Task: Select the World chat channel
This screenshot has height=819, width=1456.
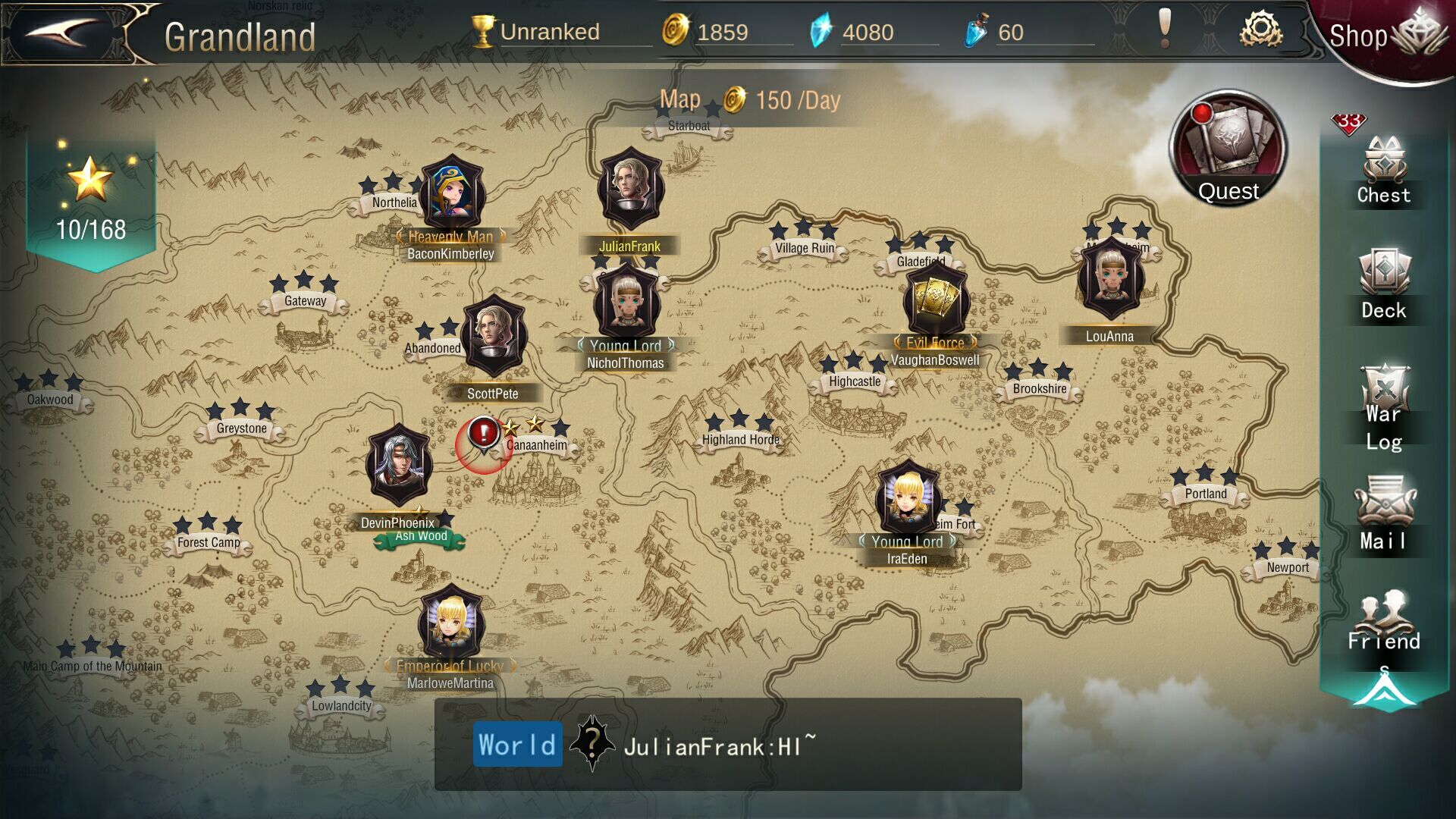Action: pyautogui.click(x=516, y=744)
